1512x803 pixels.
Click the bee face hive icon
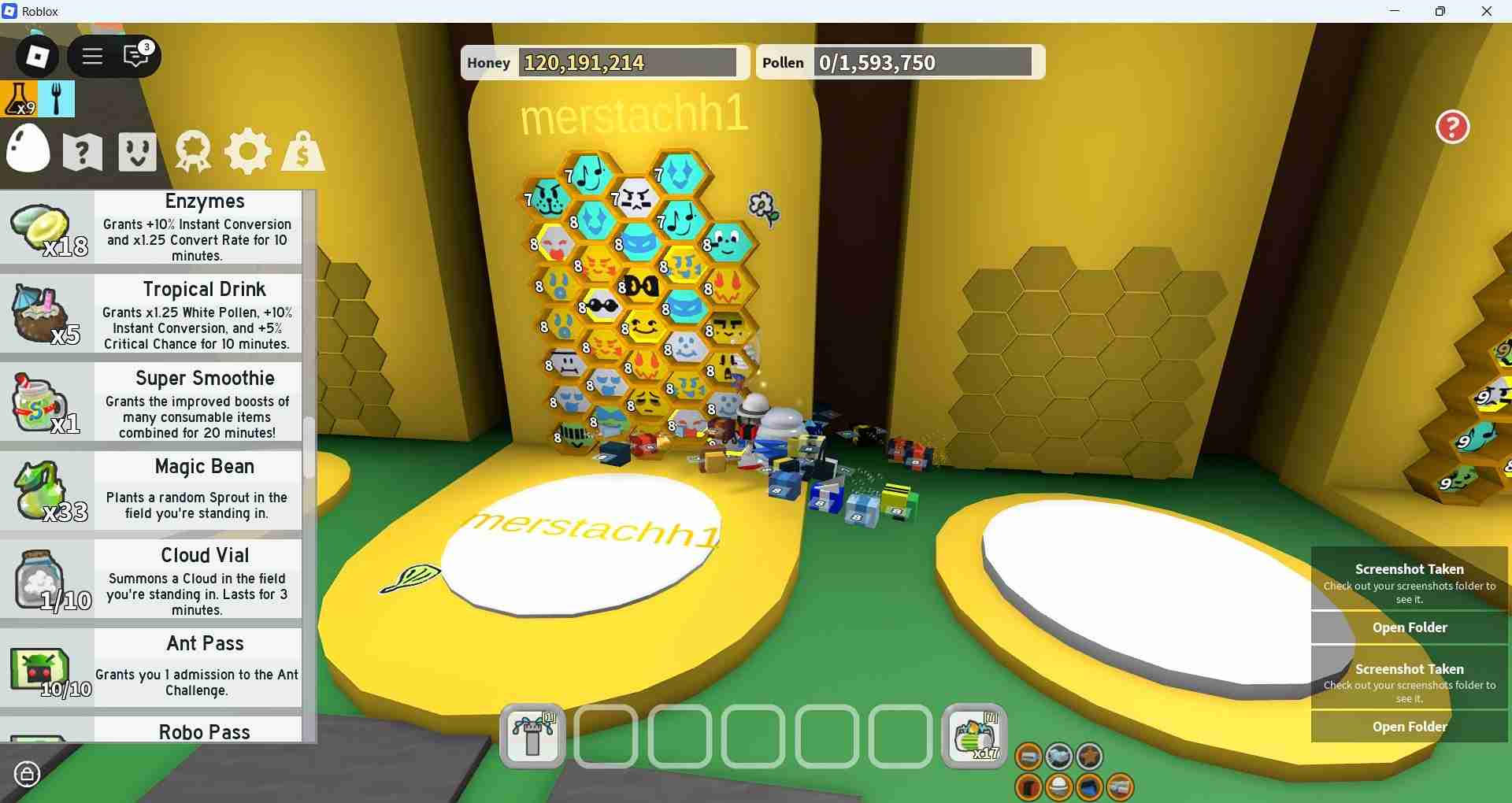136,151
